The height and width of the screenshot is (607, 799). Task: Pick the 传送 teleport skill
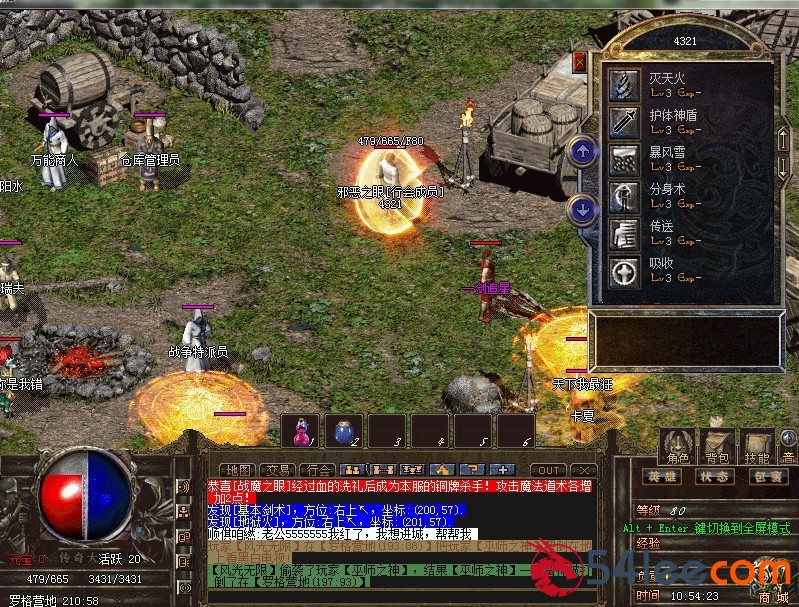(626, 233)
